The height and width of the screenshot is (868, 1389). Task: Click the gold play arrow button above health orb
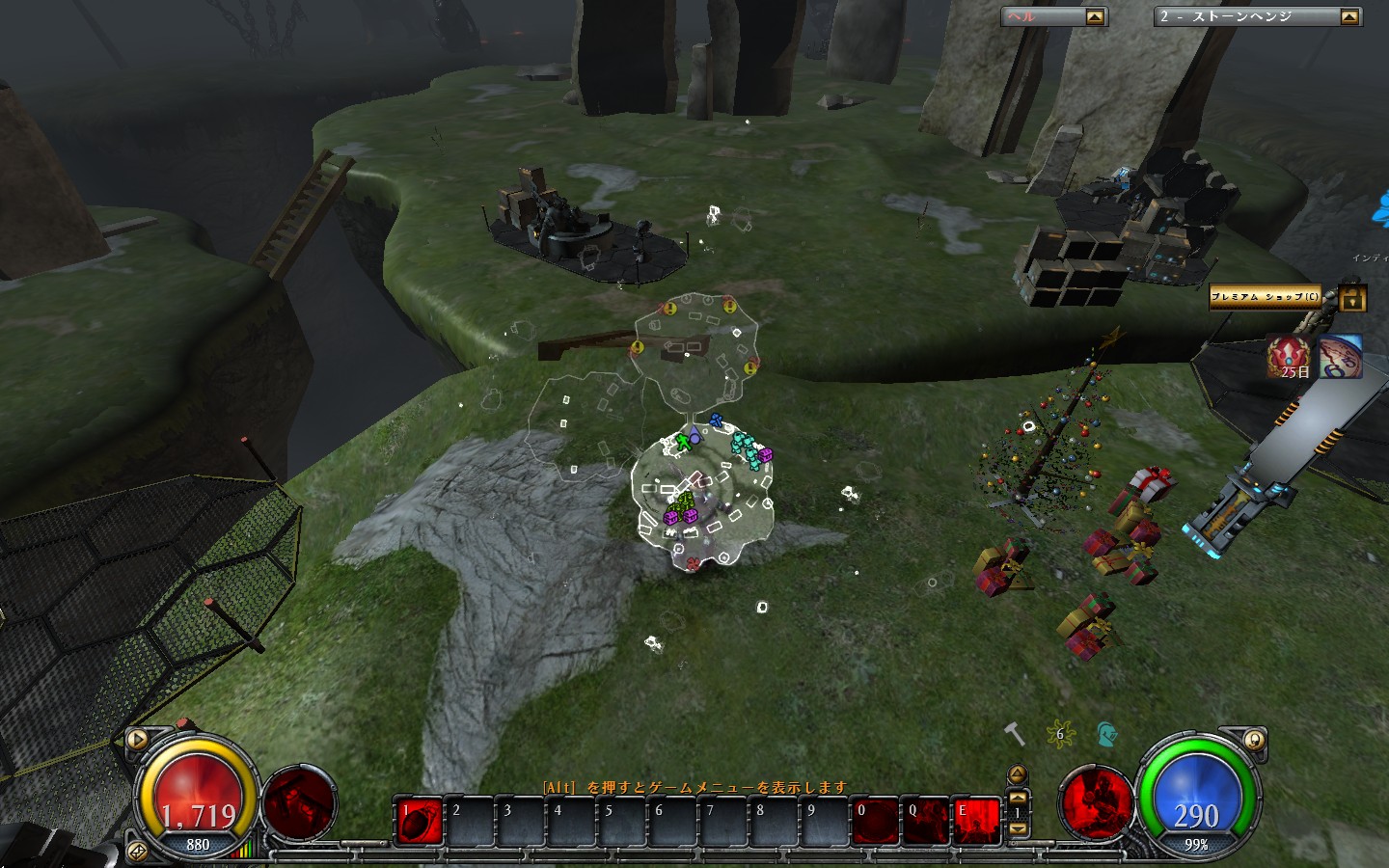[138, 740]
